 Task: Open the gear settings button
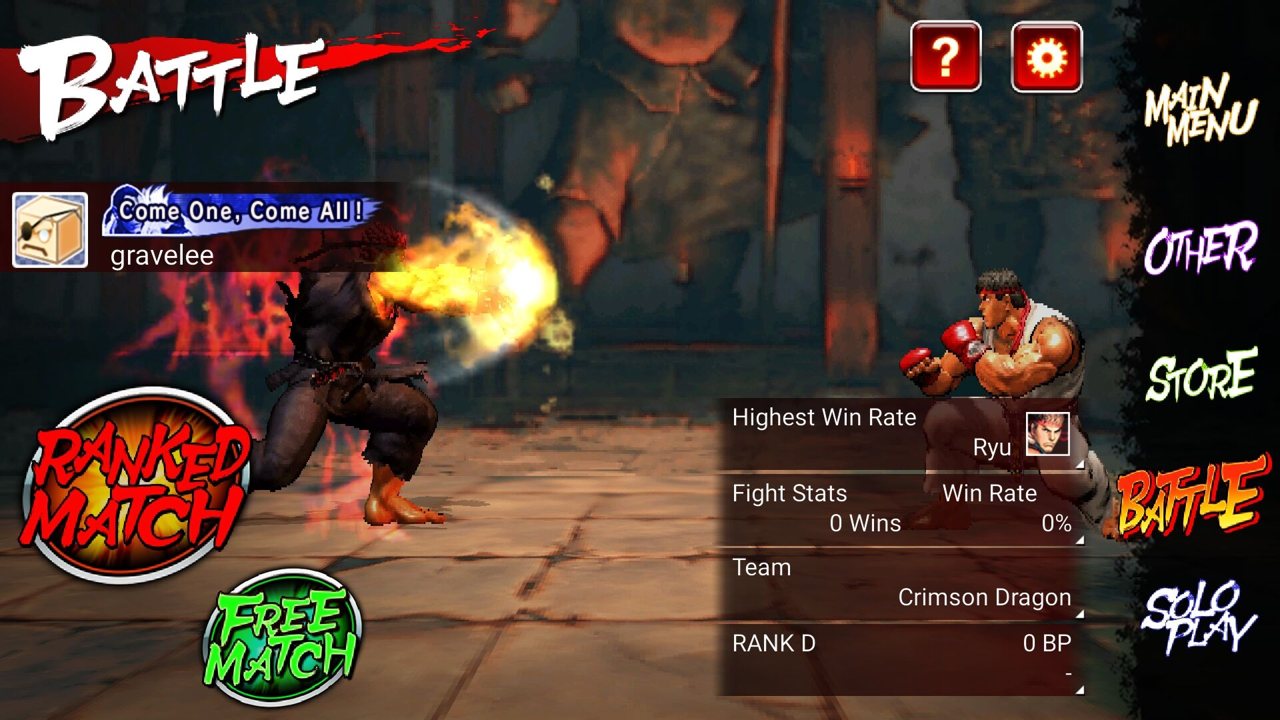[x=1046, y=57]
